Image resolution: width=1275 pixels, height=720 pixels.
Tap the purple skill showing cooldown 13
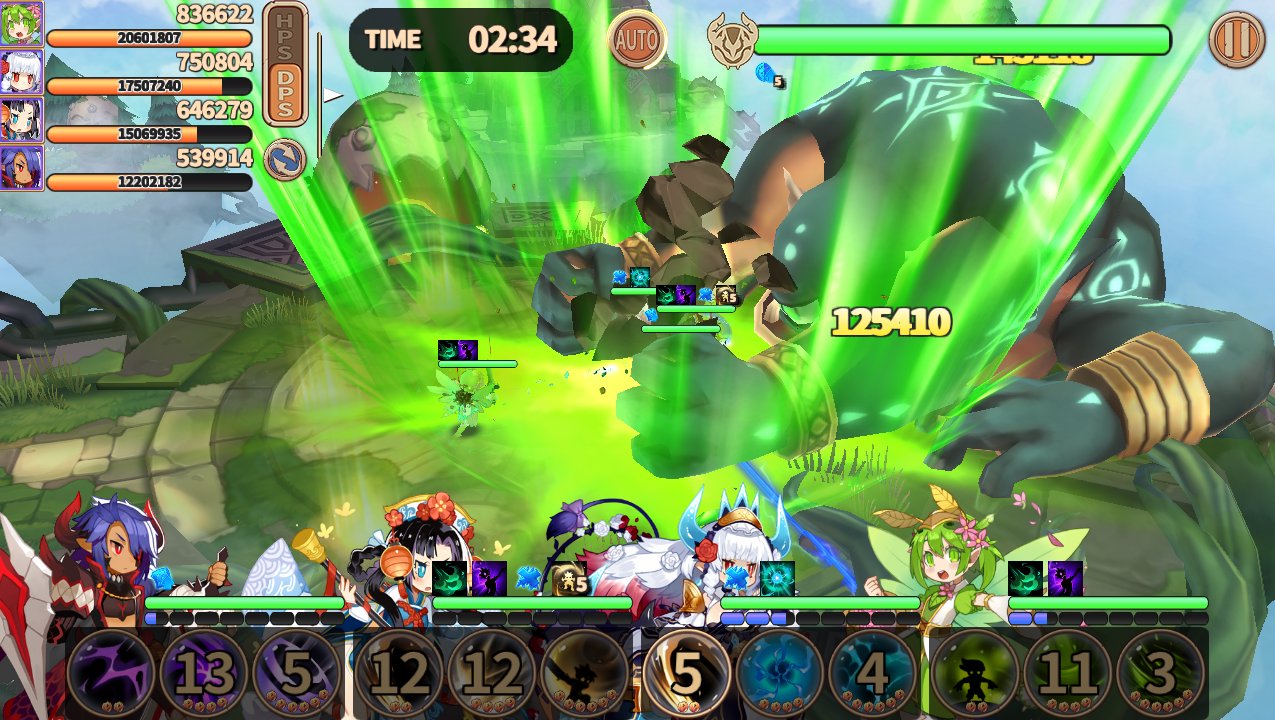(204, 674)
